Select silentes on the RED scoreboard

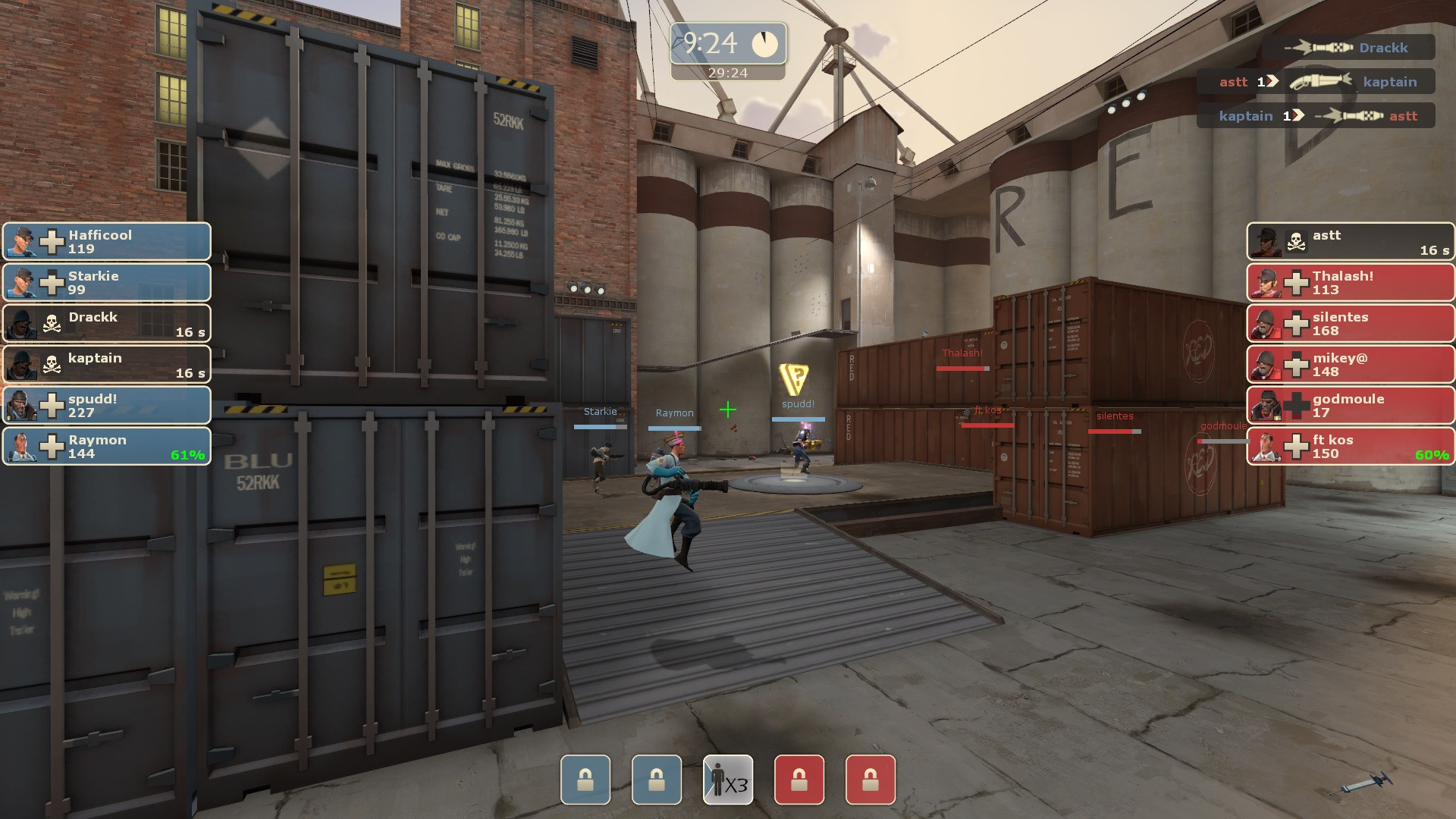point(1350,323)
